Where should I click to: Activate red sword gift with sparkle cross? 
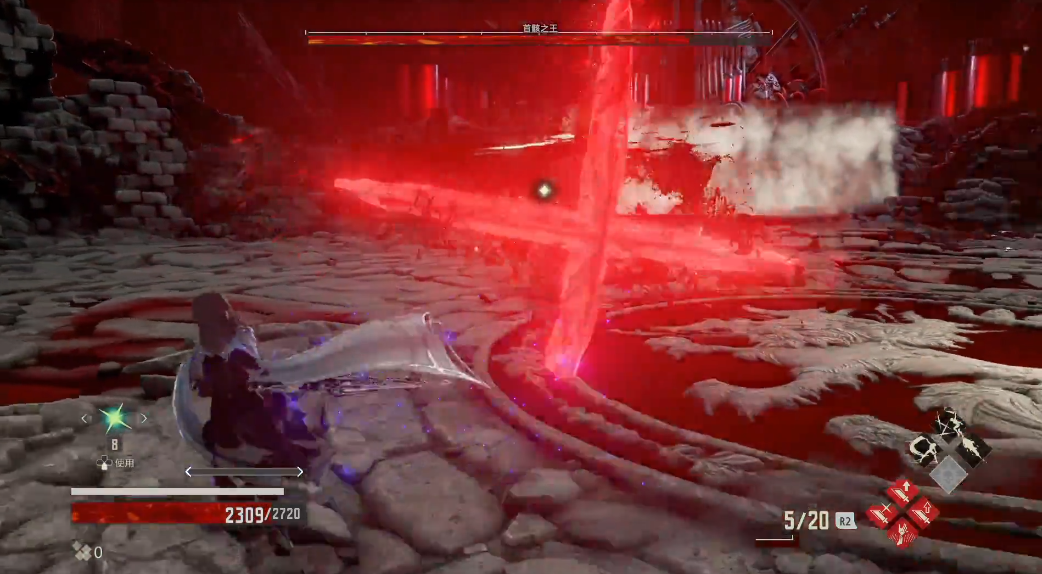882,513
